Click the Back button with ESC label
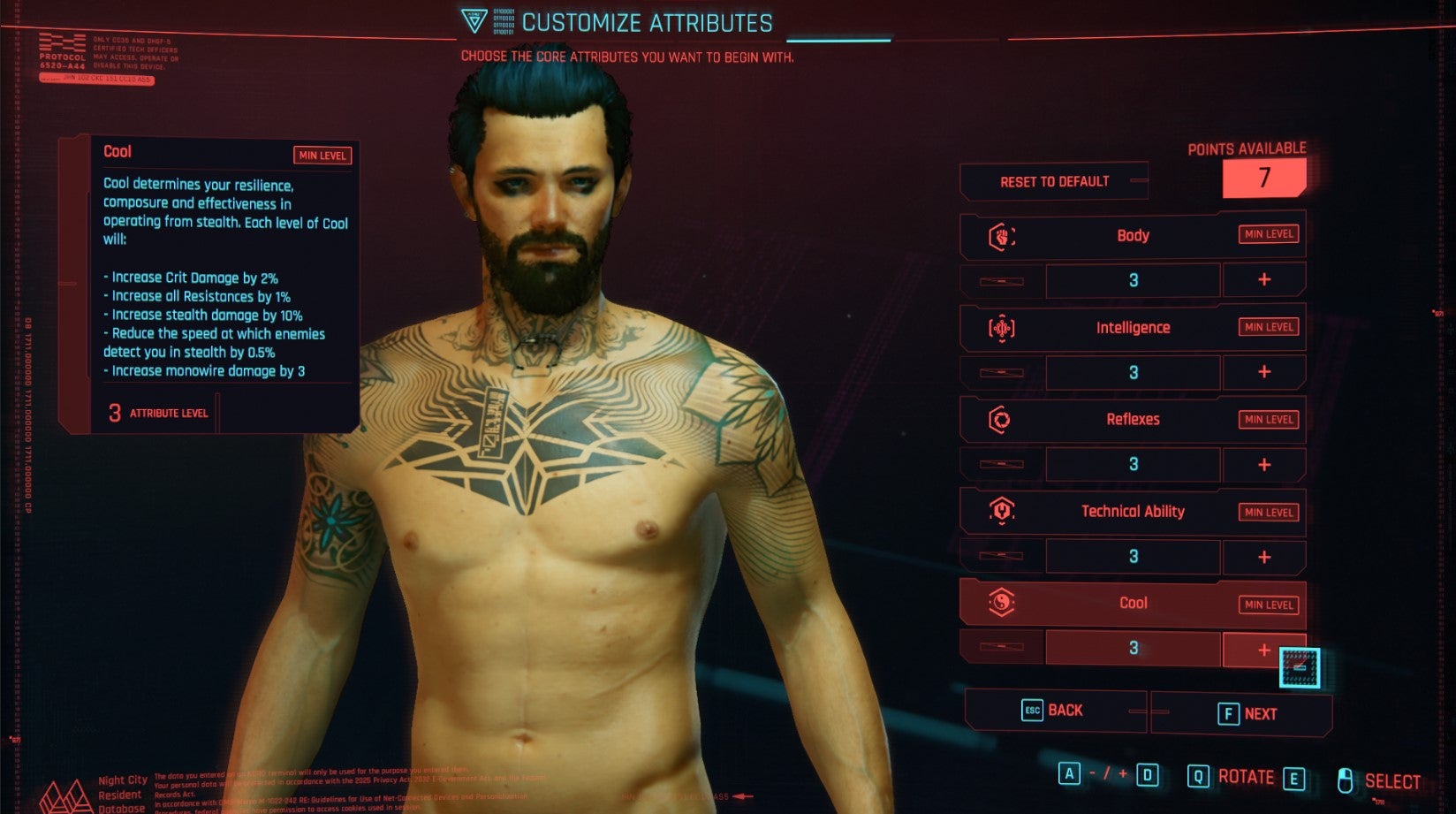Viewport: 1456px width, 814px height. 1056,710
